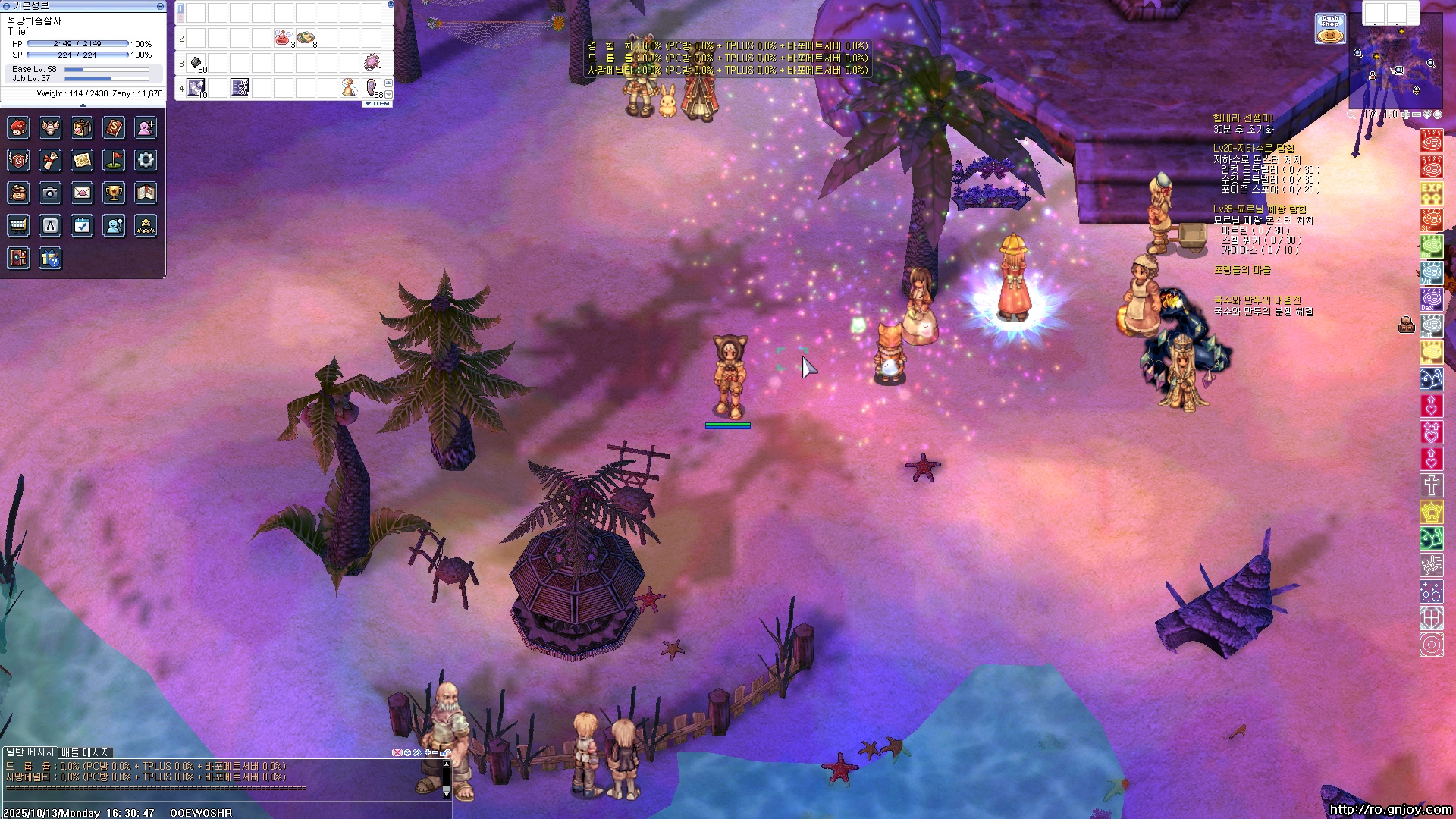Select the pink mirror hotbar item

(372, 62)
